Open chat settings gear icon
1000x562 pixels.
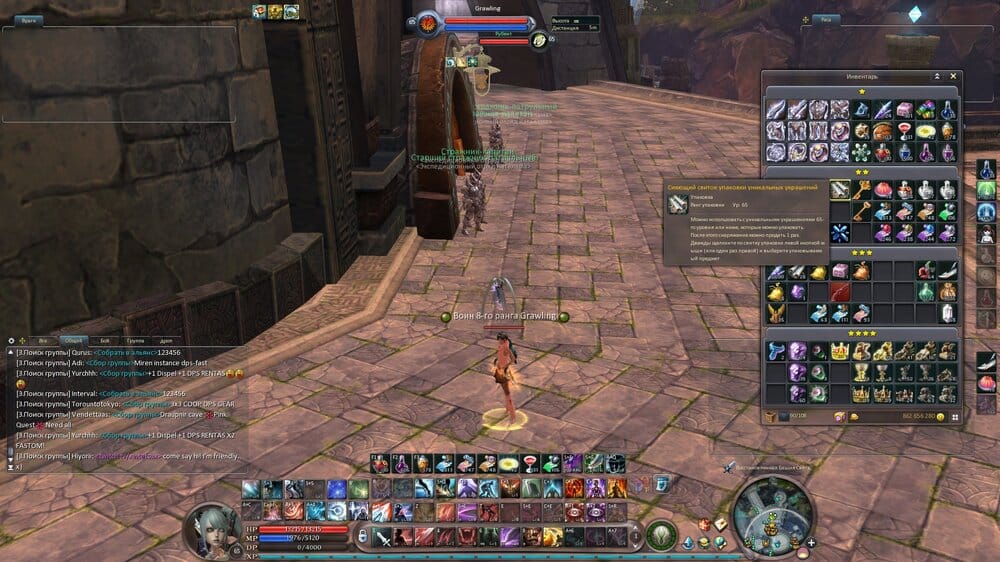point(11,340)
